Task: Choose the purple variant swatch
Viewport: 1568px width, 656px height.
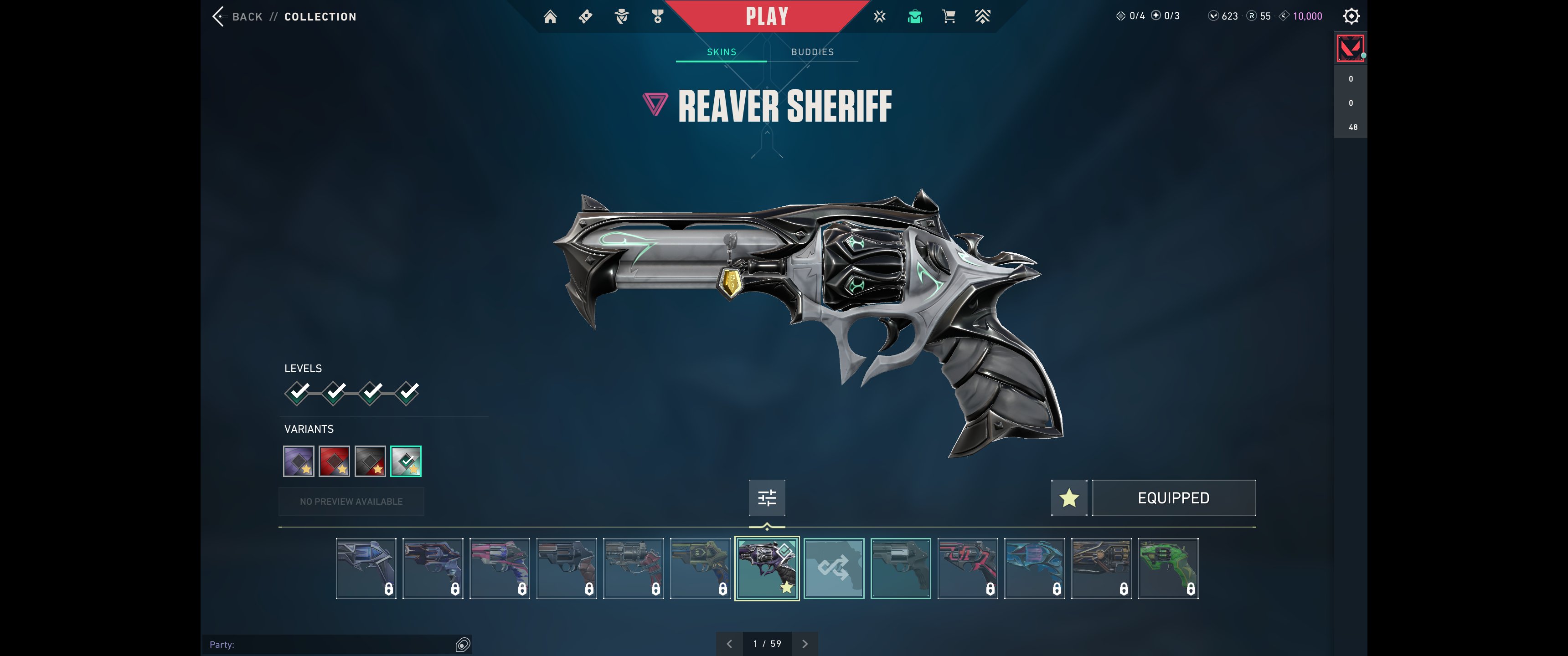Action: 298,461
